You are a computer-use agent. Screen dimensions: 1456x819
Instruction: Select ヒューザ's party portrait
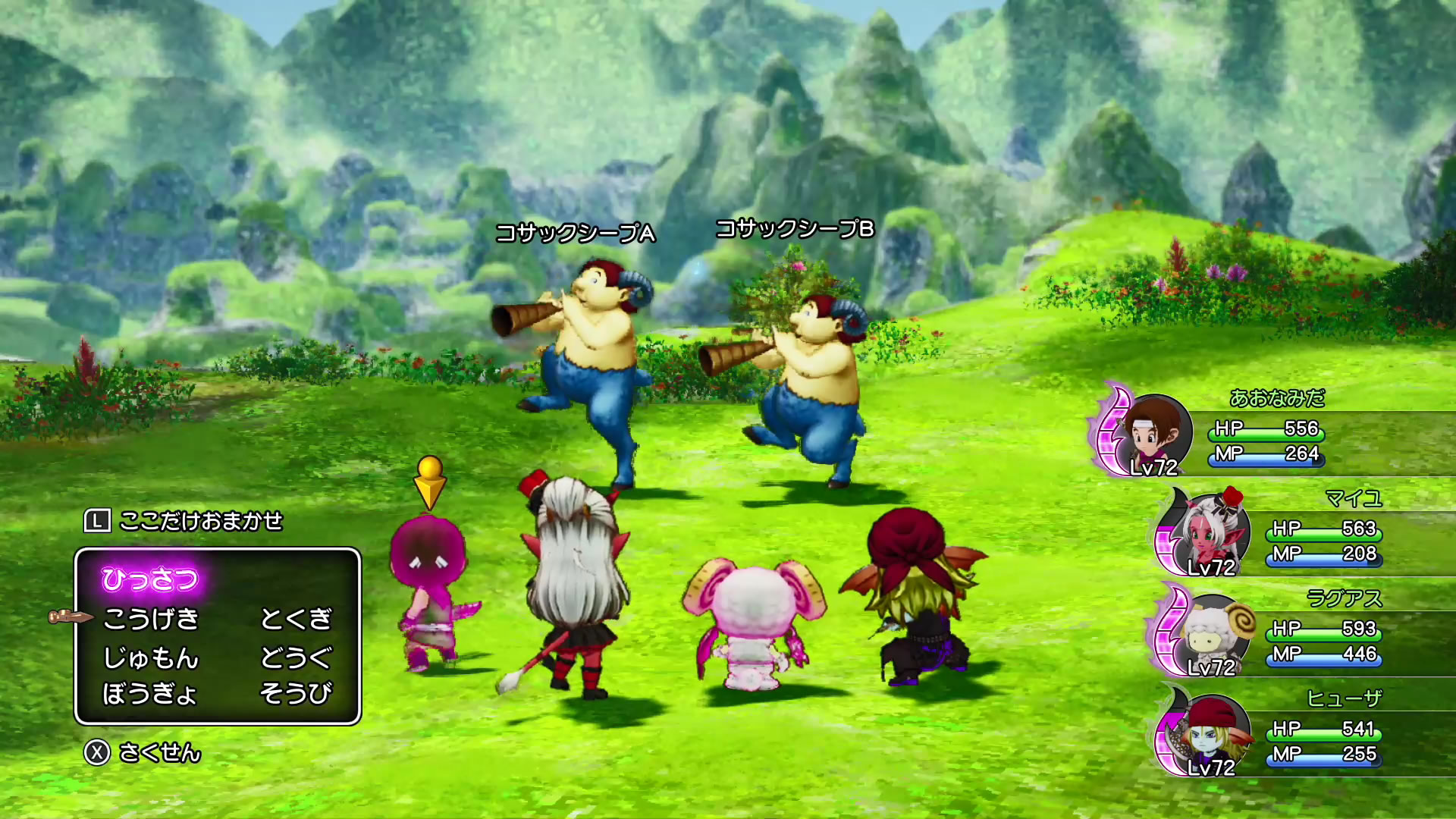1209,734
